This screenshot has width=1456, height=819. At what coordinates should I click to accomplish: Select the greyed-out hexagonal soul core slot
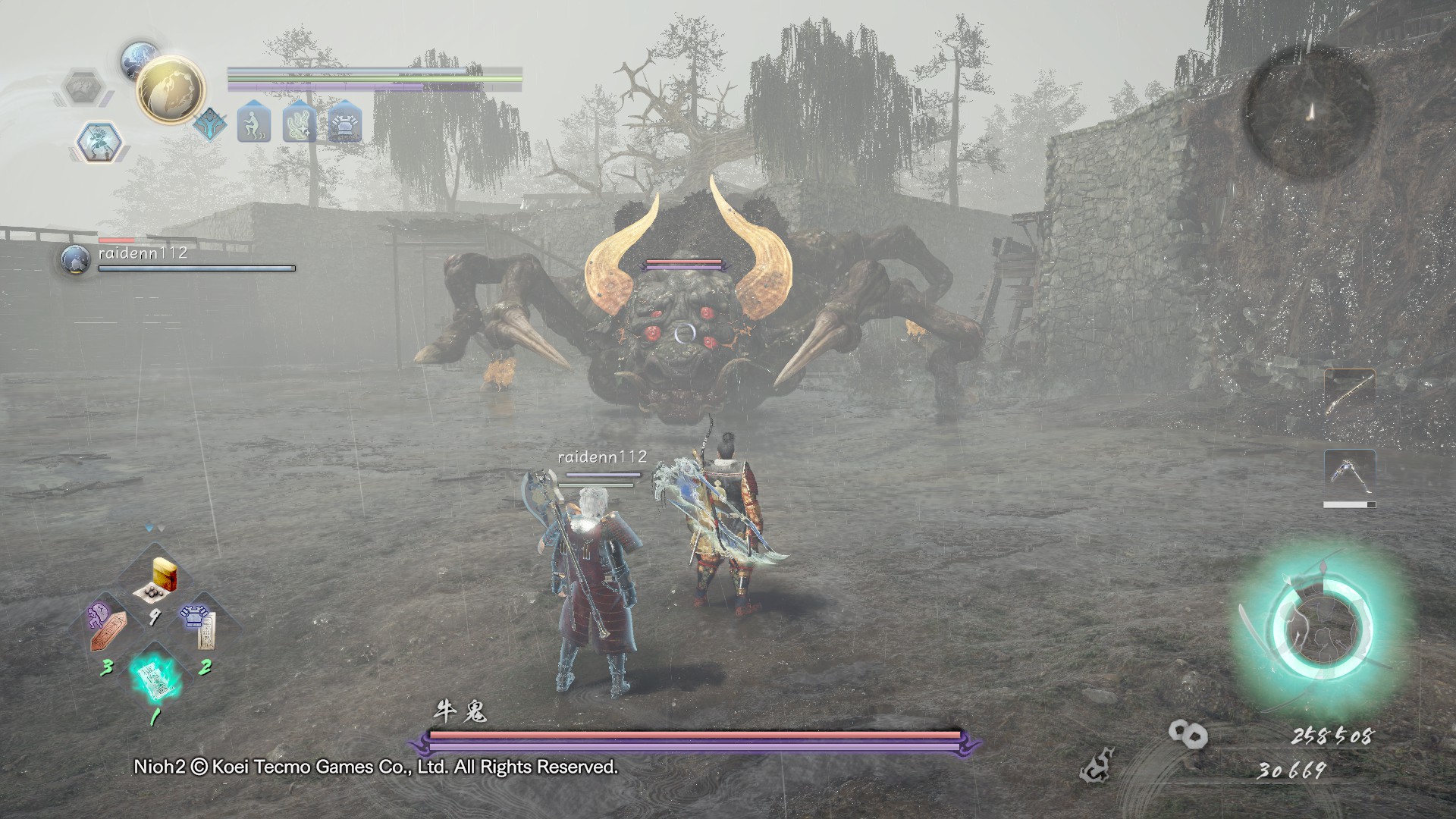pos(83,87)
